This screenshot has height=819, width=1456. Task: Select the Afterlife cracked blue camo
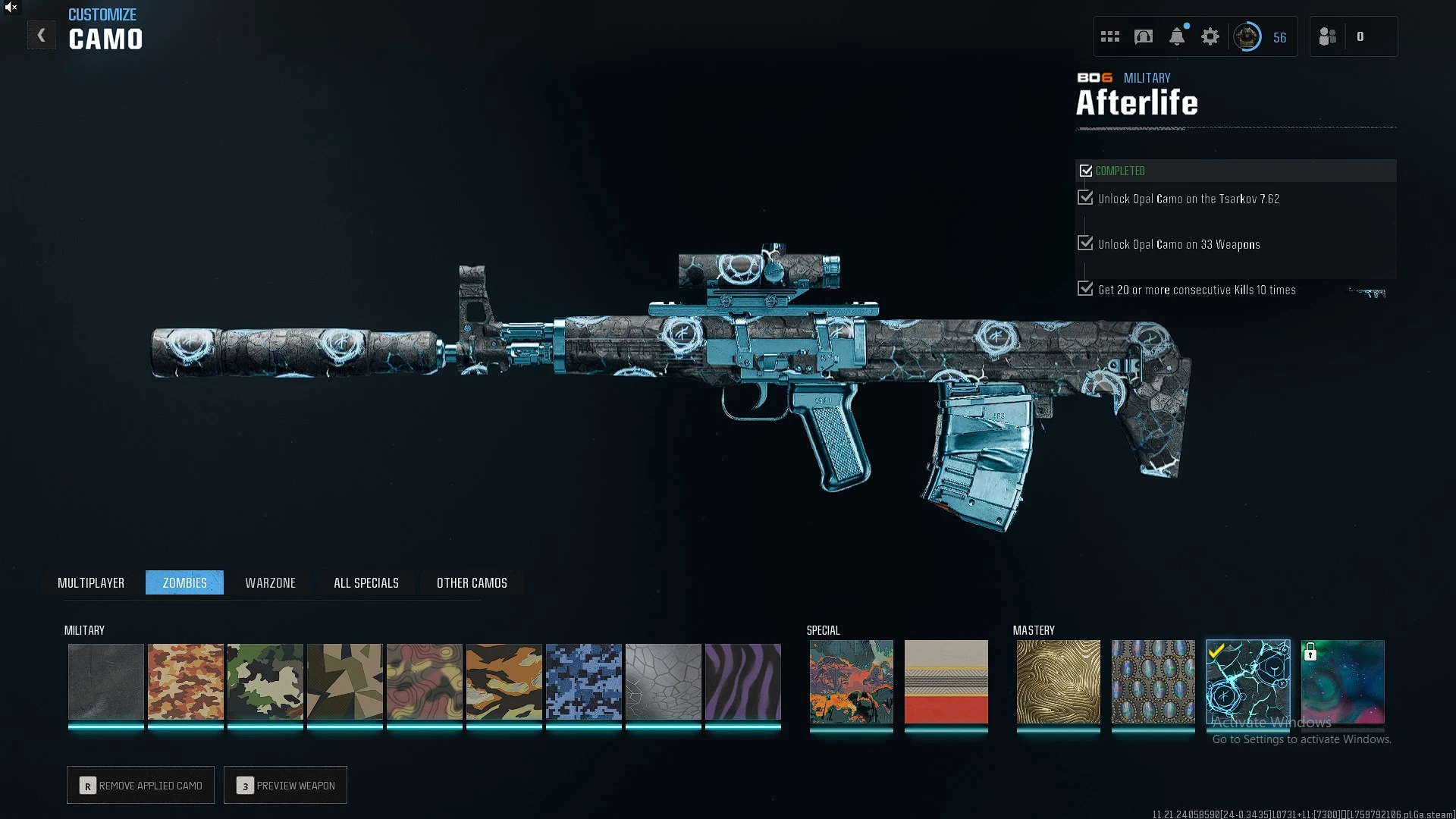click(x=1247, y=682)
